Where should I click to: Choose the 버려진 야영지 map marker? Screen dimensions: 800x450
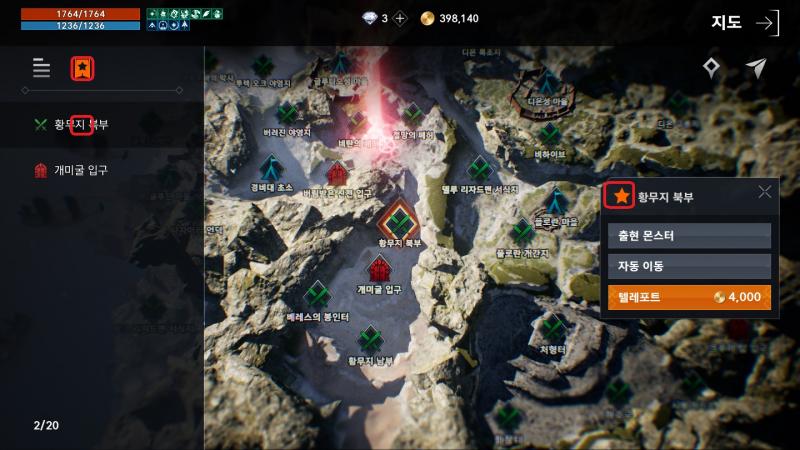pos(287,113)
